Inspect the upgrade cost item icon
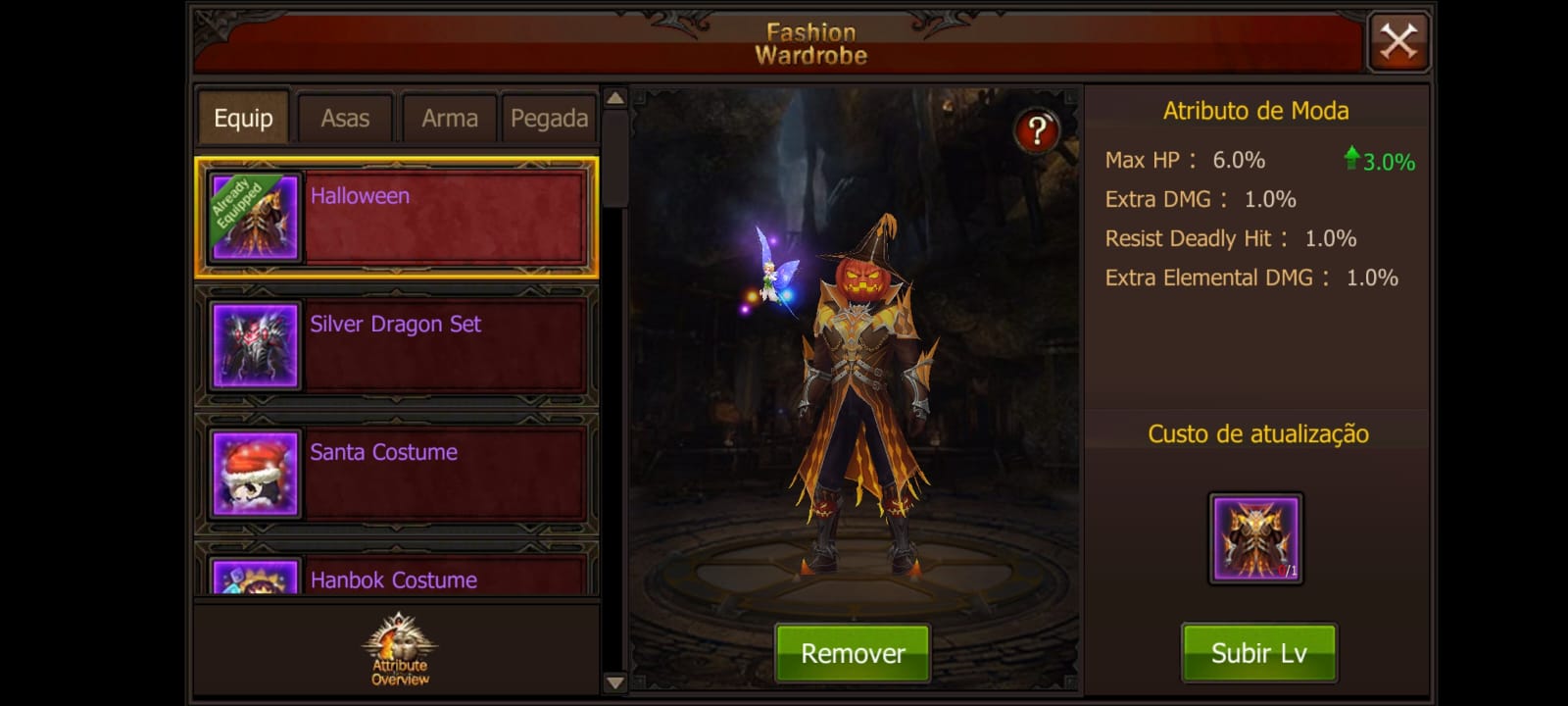Viewport: 1568px width, 706px height. (1255, 538)
